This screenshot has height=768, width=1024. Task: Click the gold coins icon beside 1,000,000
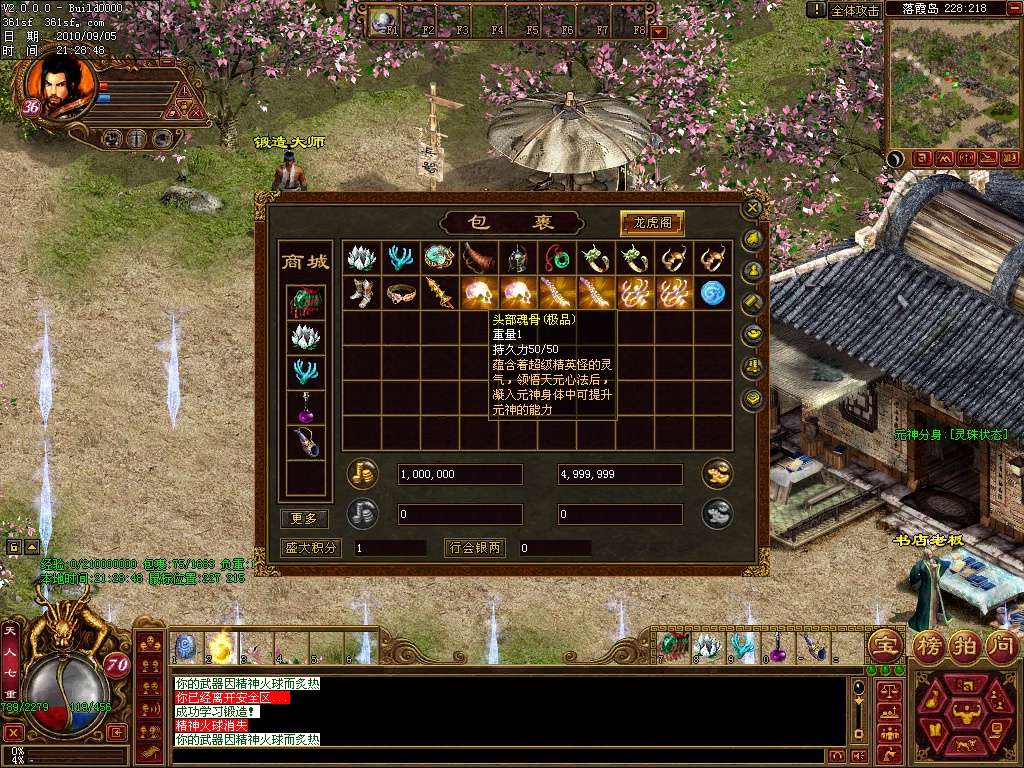pos(362,473)
